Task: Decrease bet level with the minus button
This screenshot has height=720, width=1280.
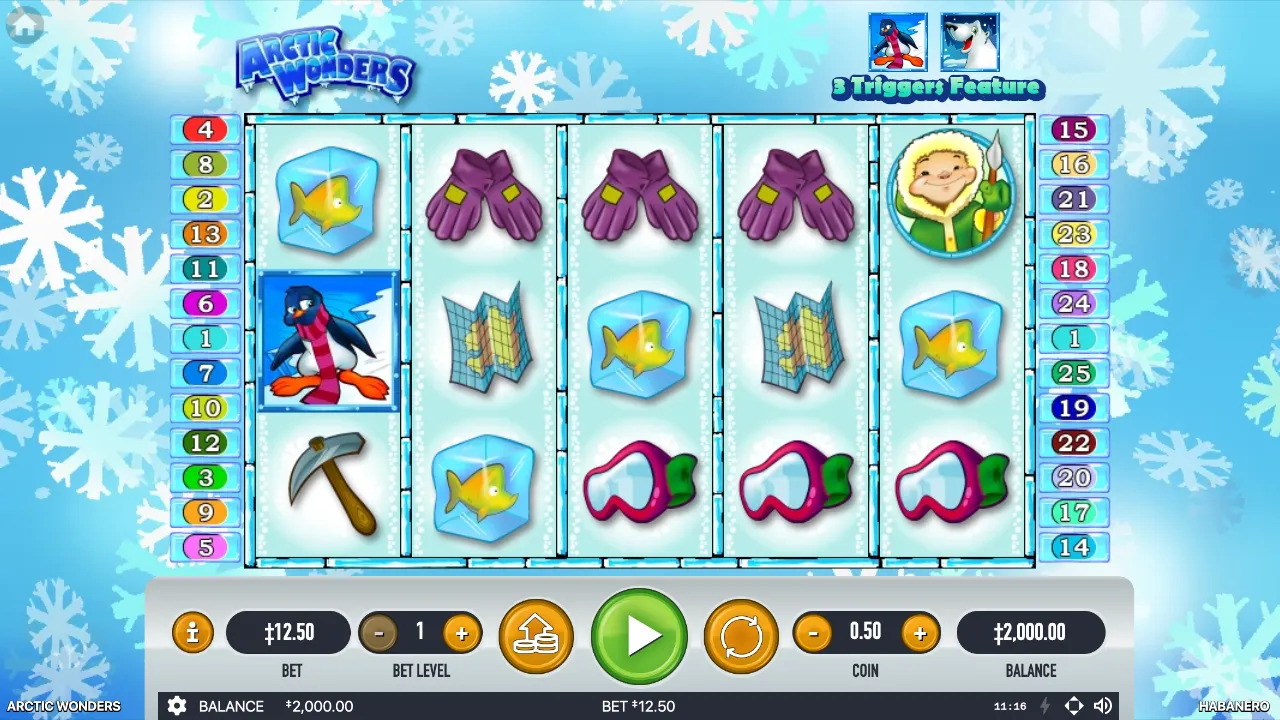Action: [x=381, y=632]
